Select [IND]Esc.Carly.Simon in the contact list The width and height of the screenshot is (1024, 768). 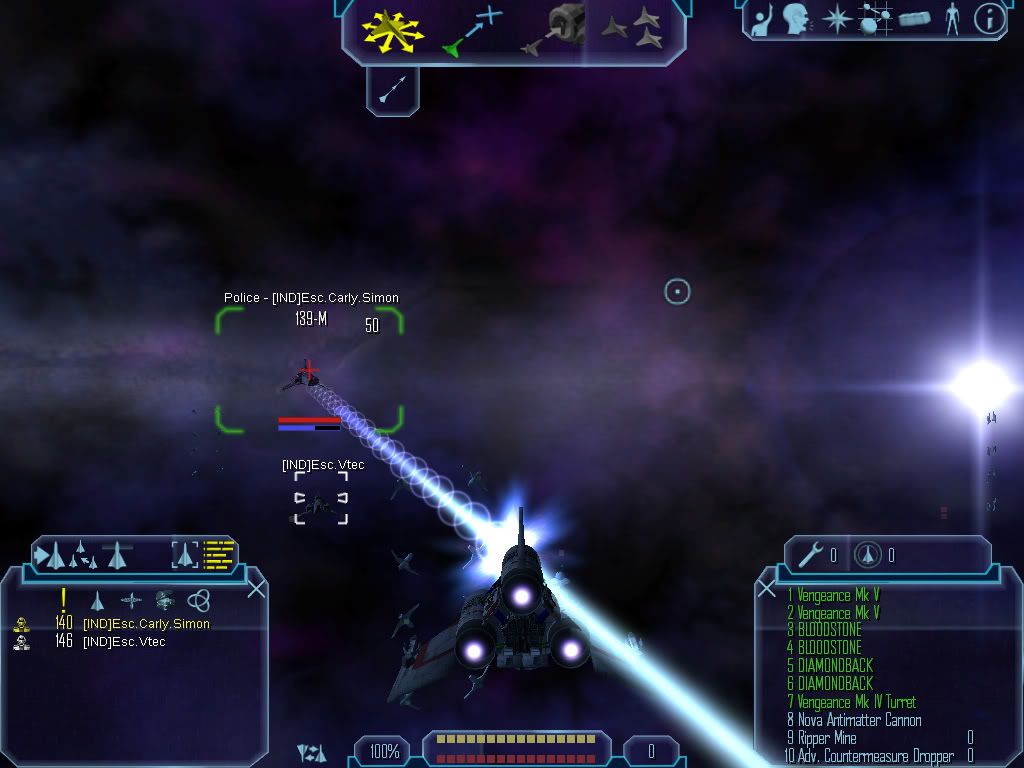coord(146,624)
